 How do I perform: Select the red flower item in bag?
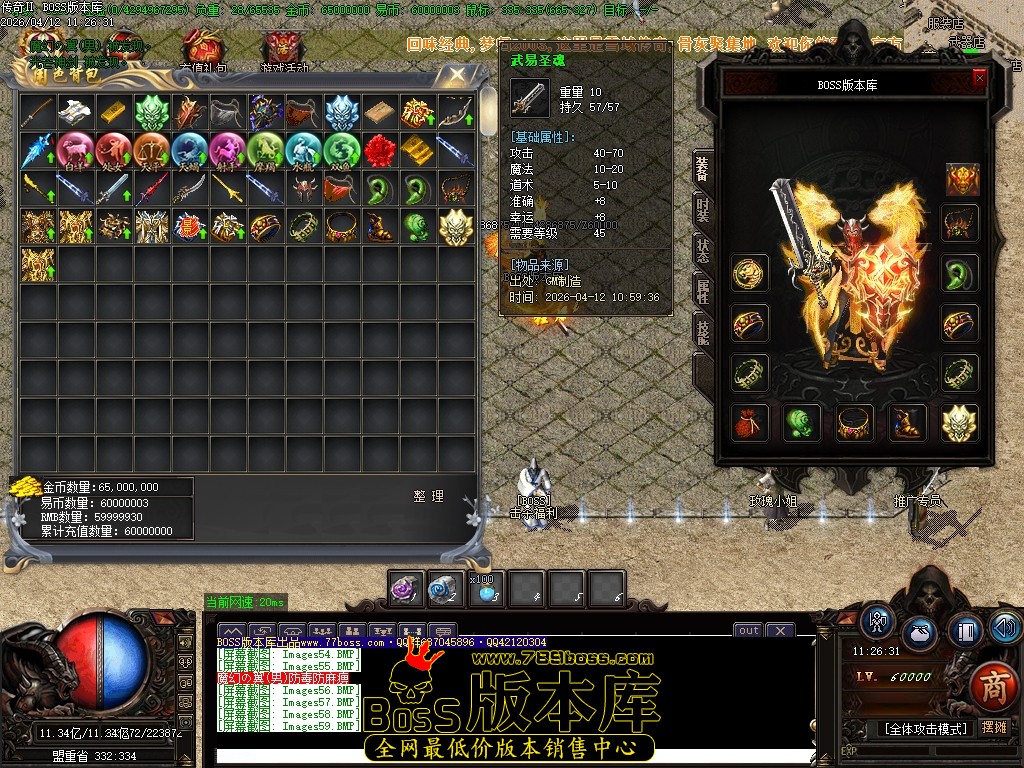[x=379, y=150]
